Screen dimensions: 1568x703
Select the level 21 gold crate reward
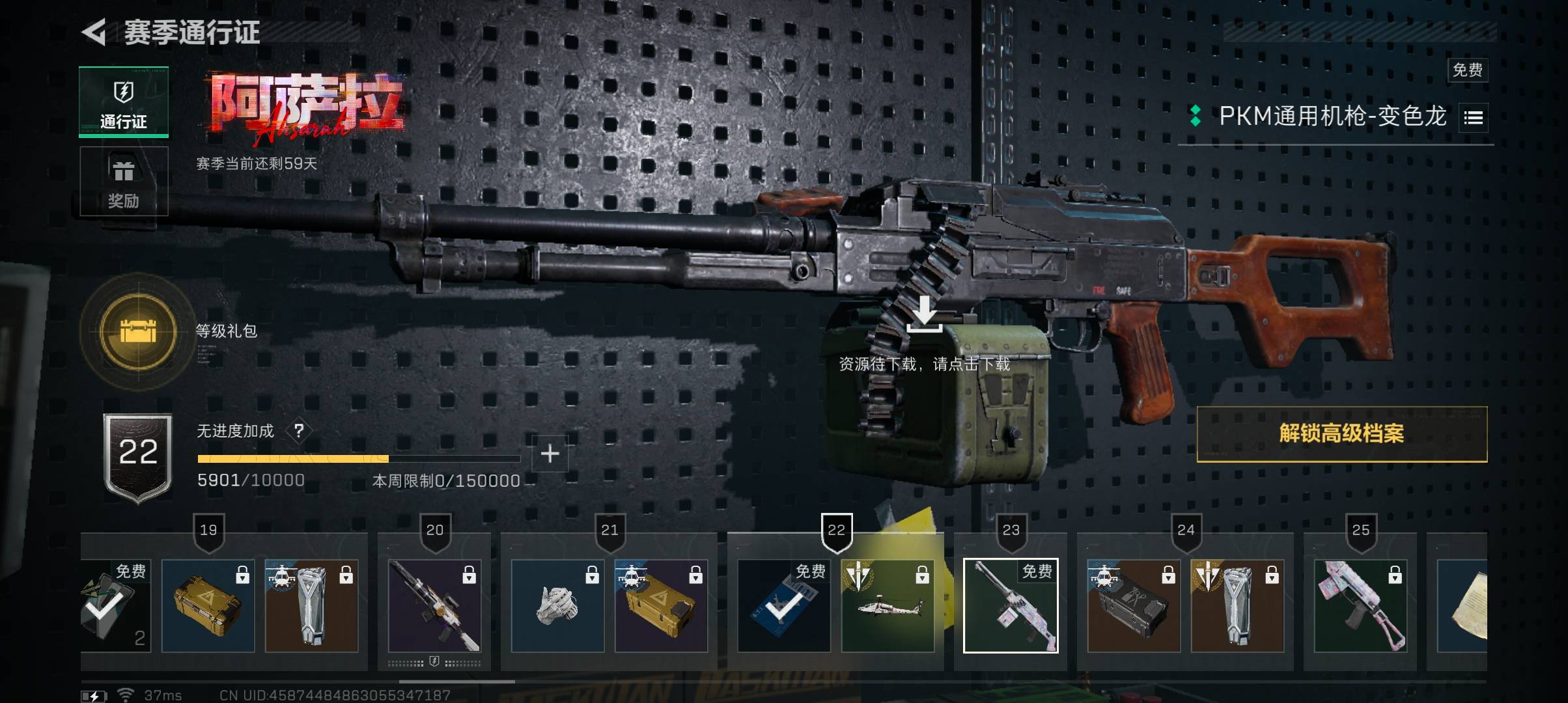(661, 605)
